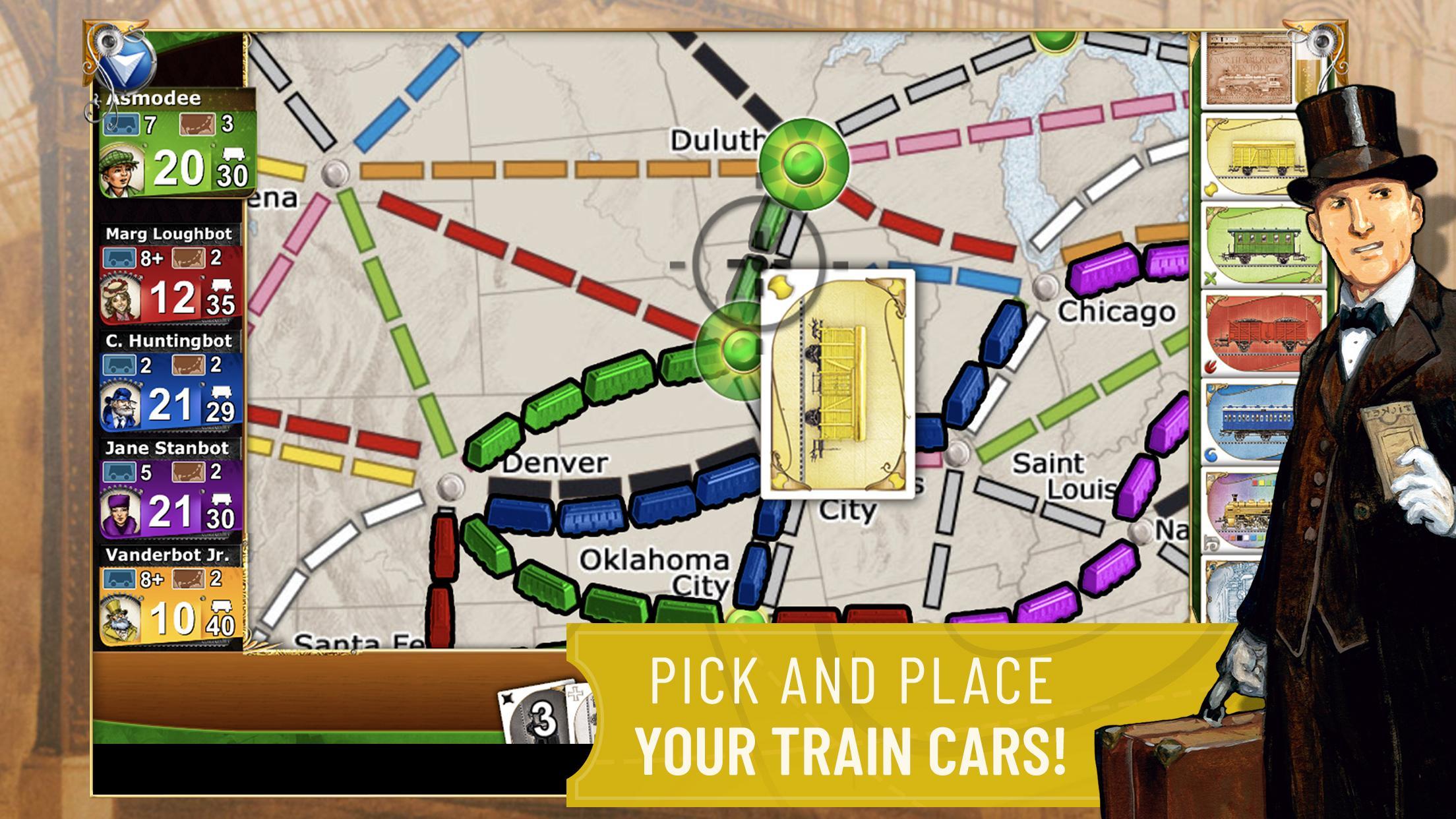Select Jane Stanbot's player panel
The height and width of the screenshot is (819, 1456).
171,498
